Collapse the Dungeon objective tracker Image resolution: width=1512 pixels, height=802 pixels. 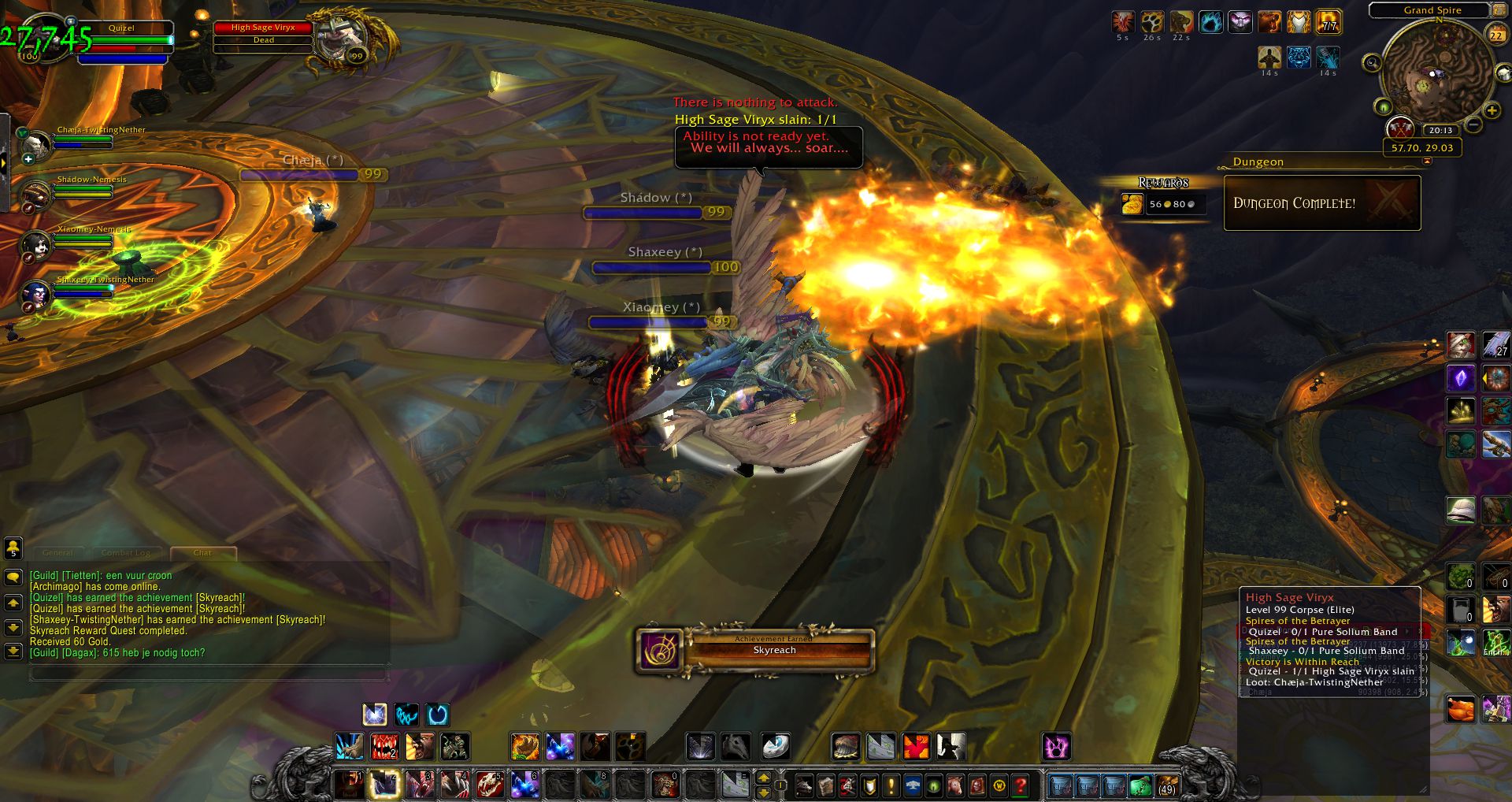coord(1427,162)
